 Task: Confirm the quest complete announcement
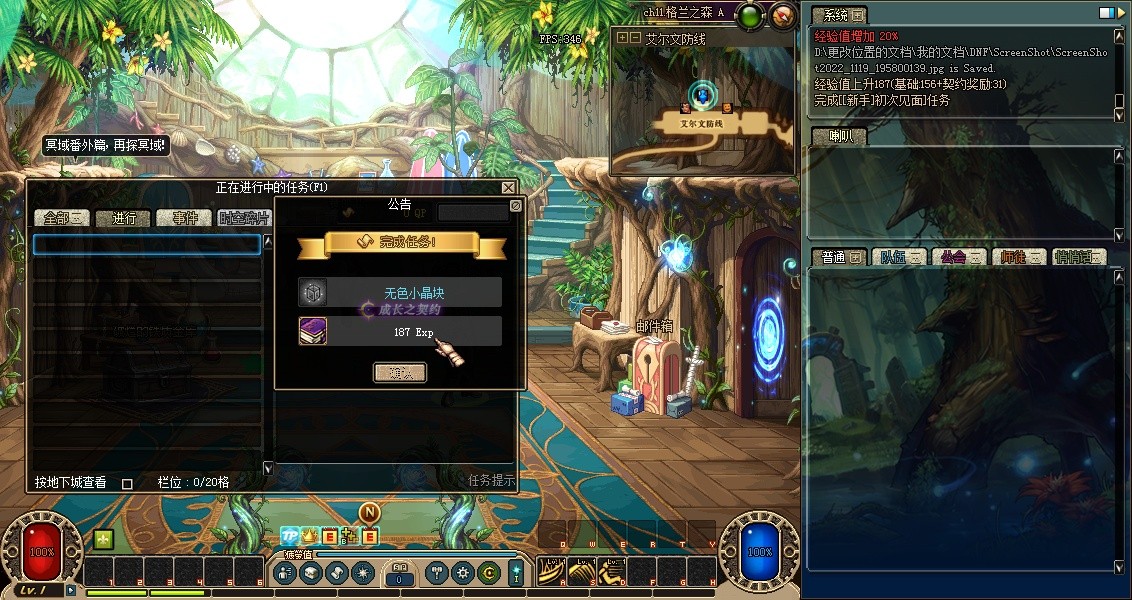tap(399, 372)
